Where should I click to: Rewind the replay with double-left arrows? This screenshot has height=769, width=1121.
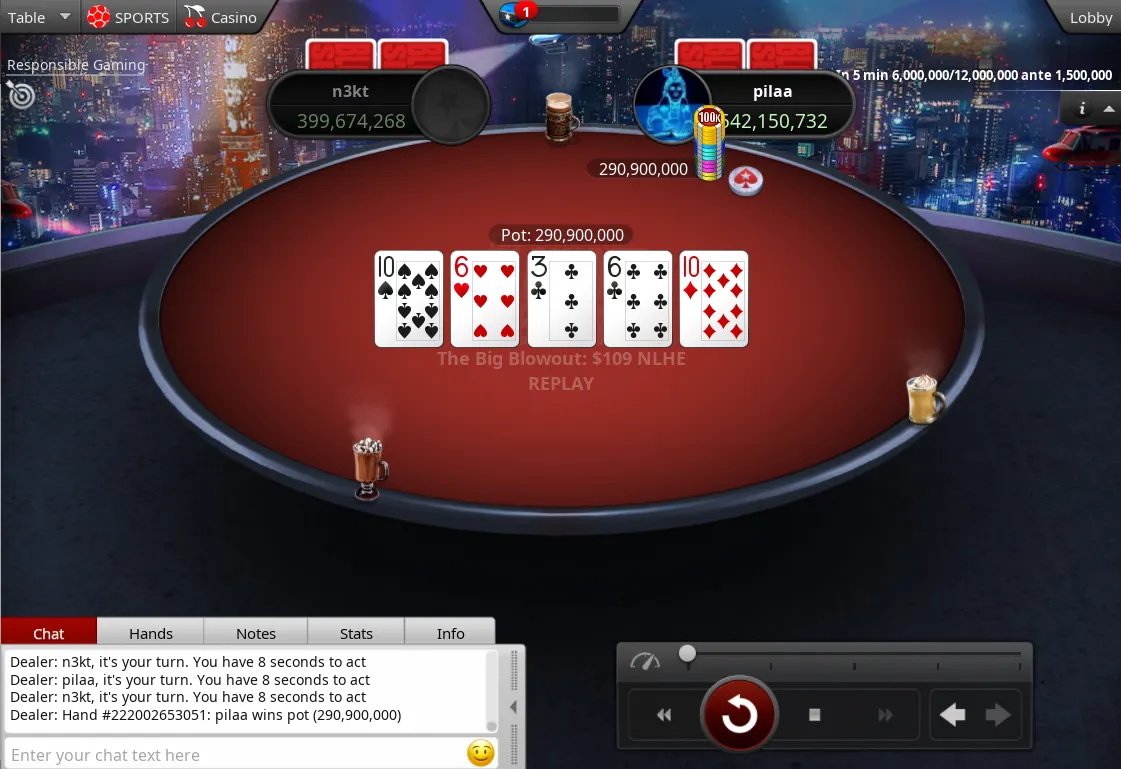(664, 715)
